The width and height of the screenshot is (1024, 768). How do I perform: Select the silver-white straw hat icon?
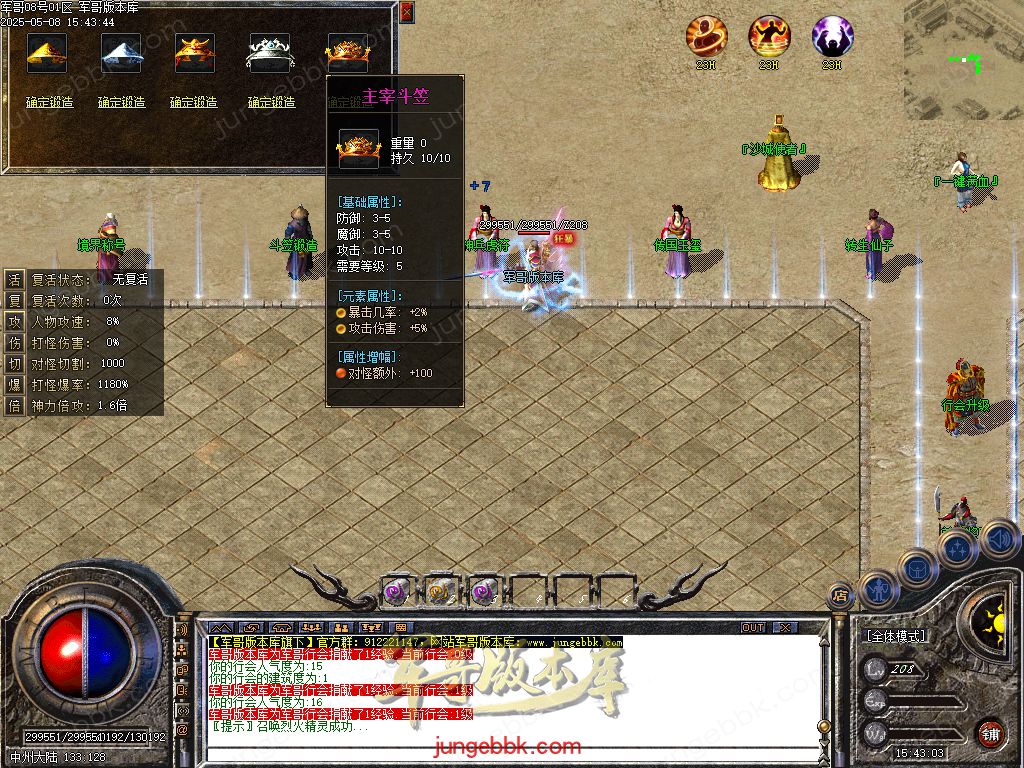(x=121, y=54)
